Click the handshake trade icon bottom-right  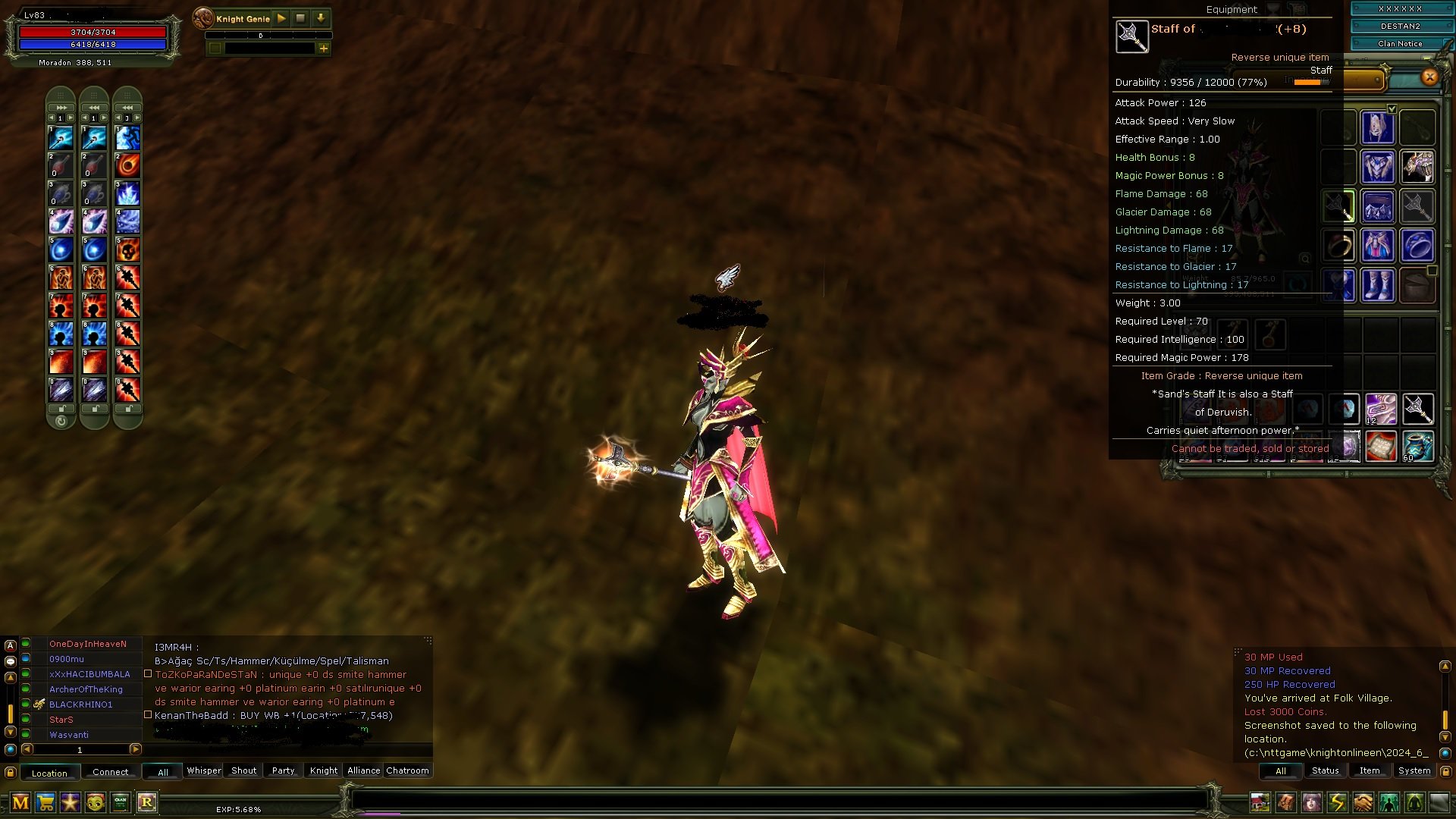(1361, 802)
